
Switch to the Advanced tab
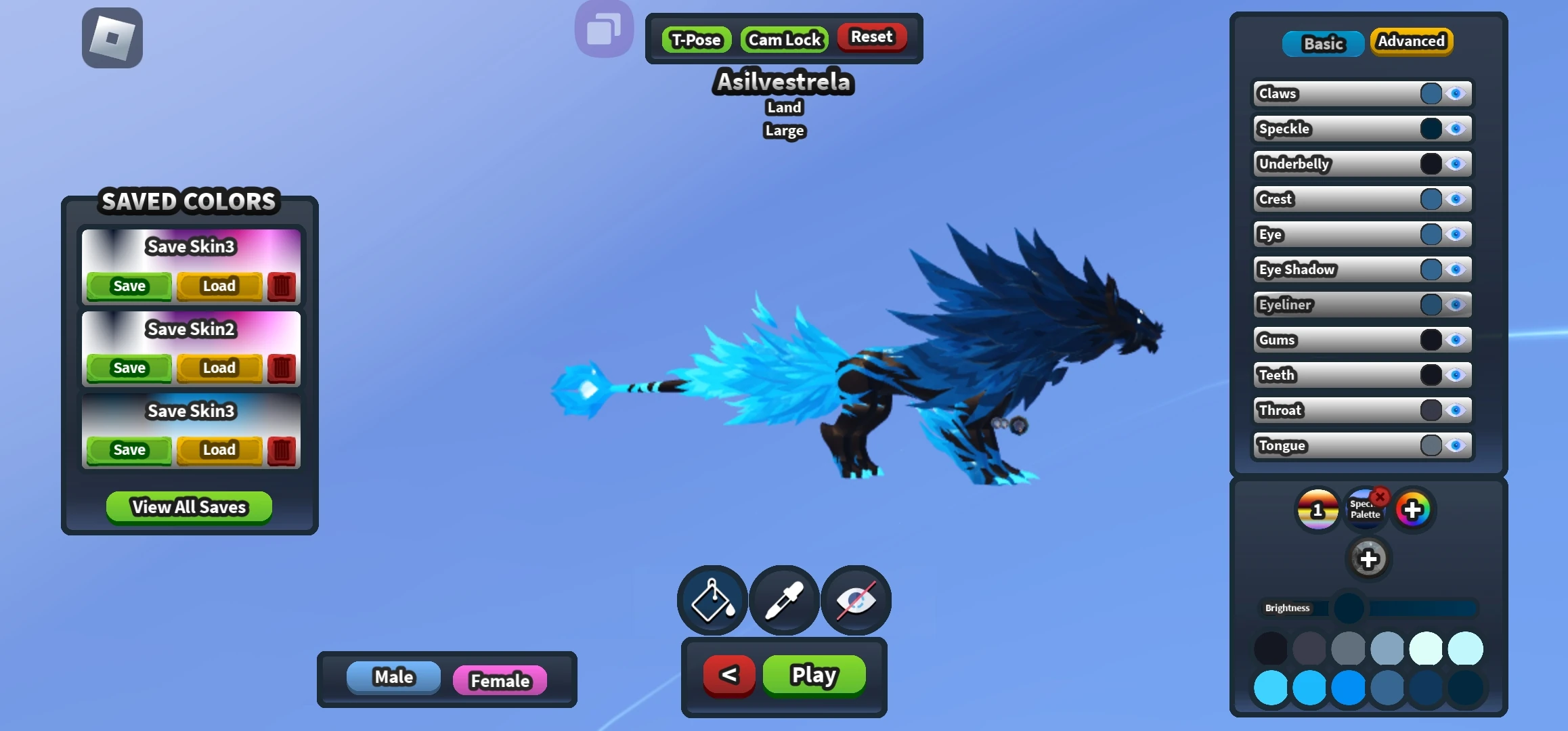point(1412,41)
